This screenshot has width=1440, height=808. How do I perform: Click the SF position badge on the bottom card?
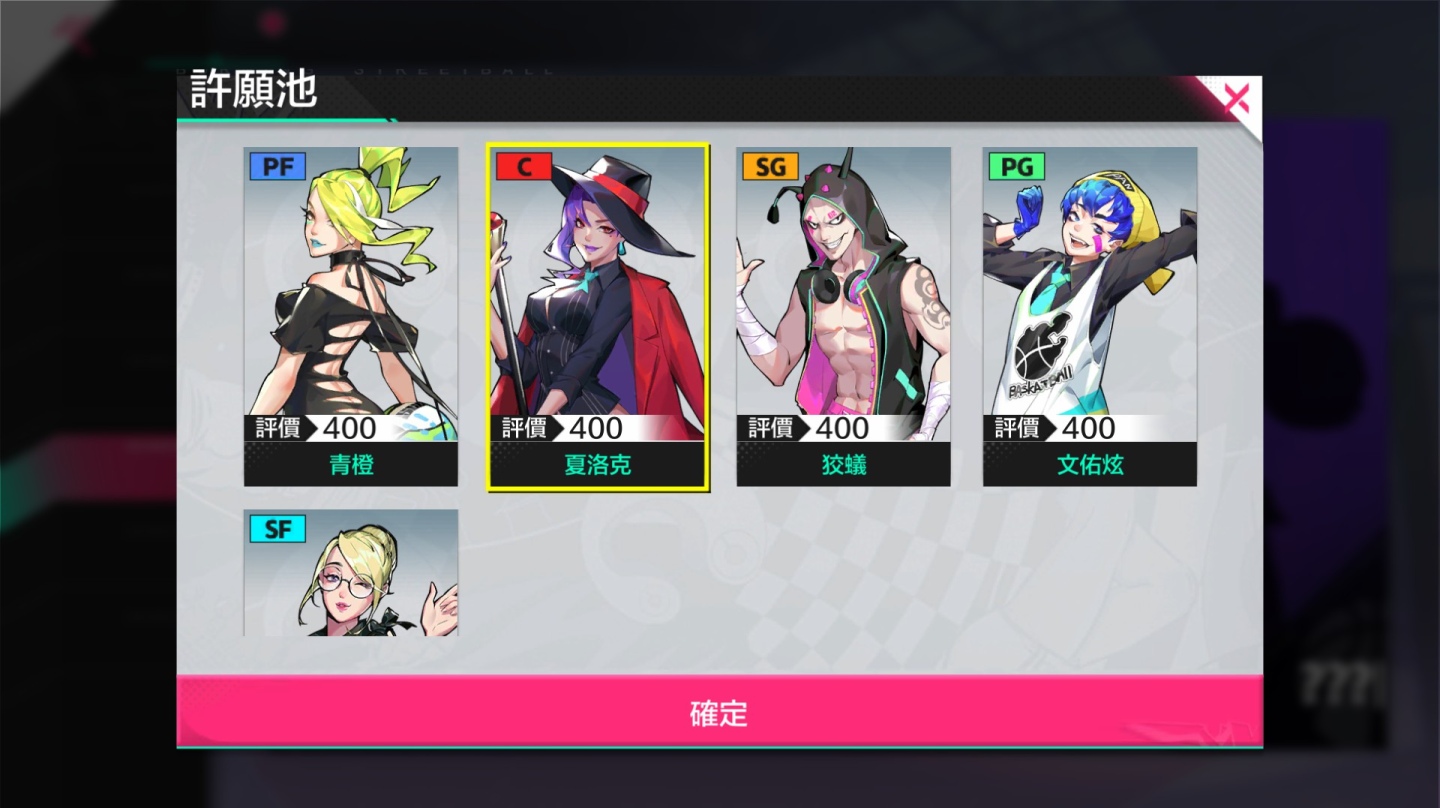pyautogui.click(x=277, y=529)
